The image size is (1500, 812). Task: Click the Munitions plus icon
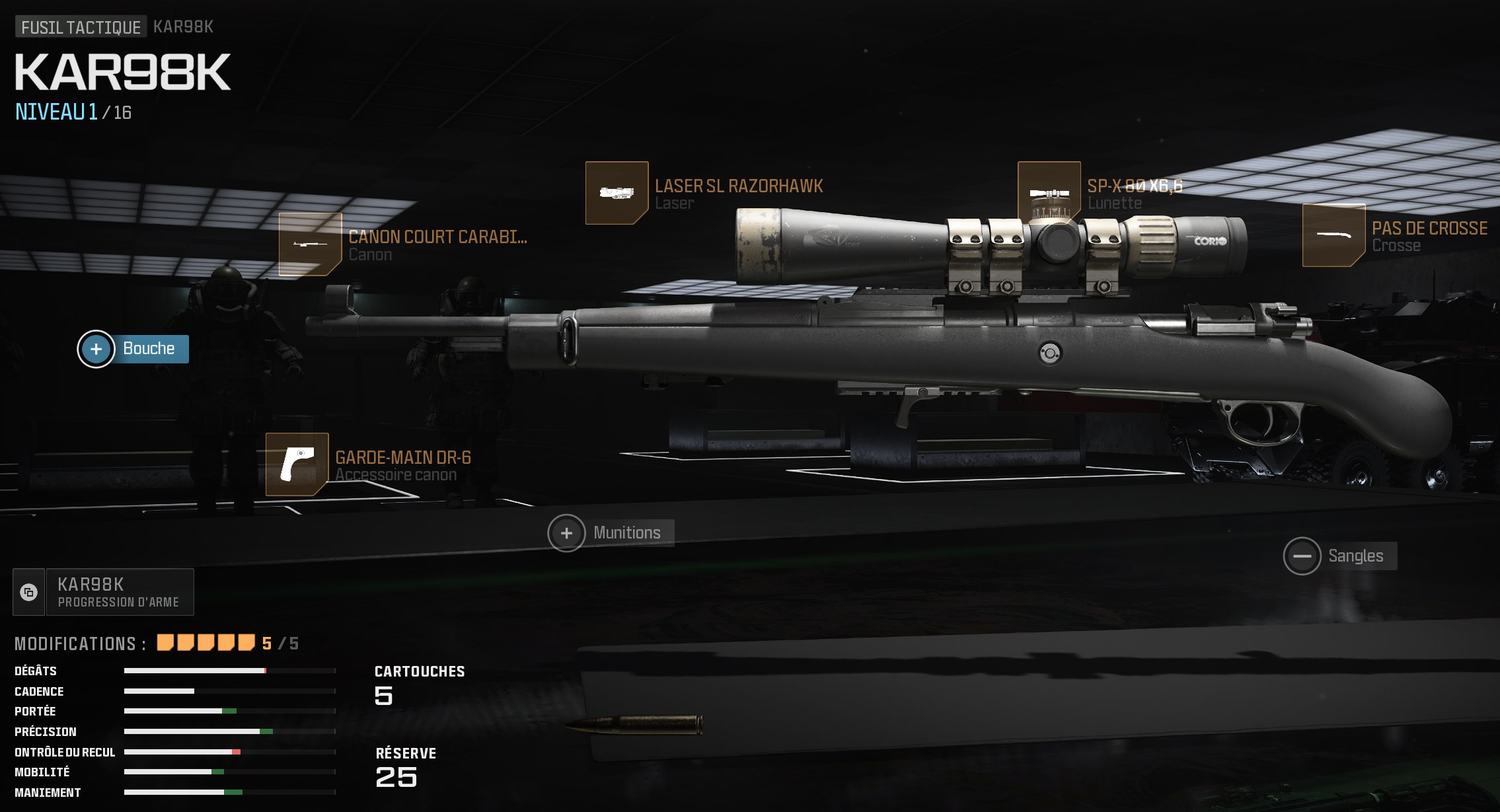coord(567,533)
